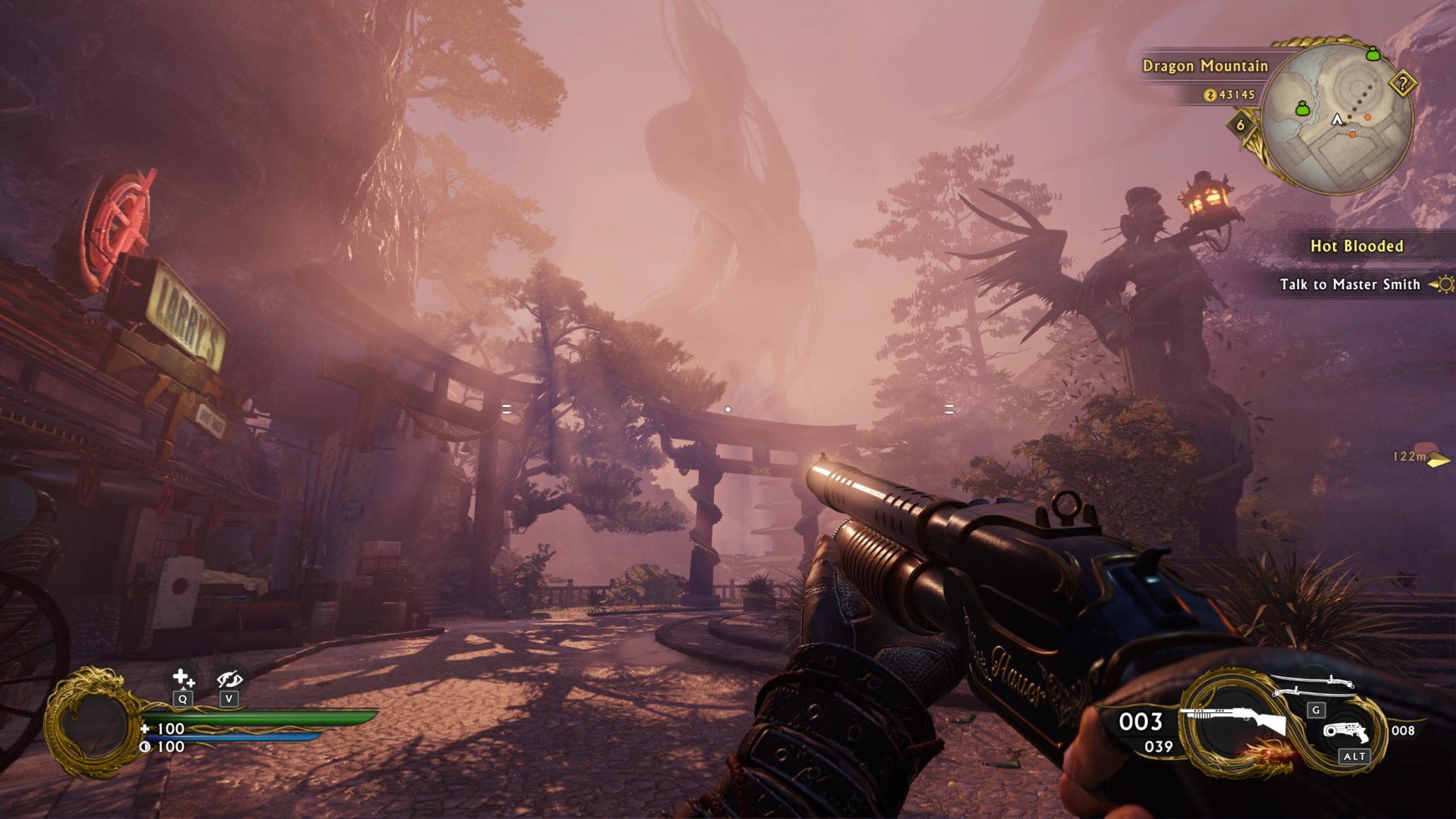Choose the alternate gun weapon icon

1346,731
